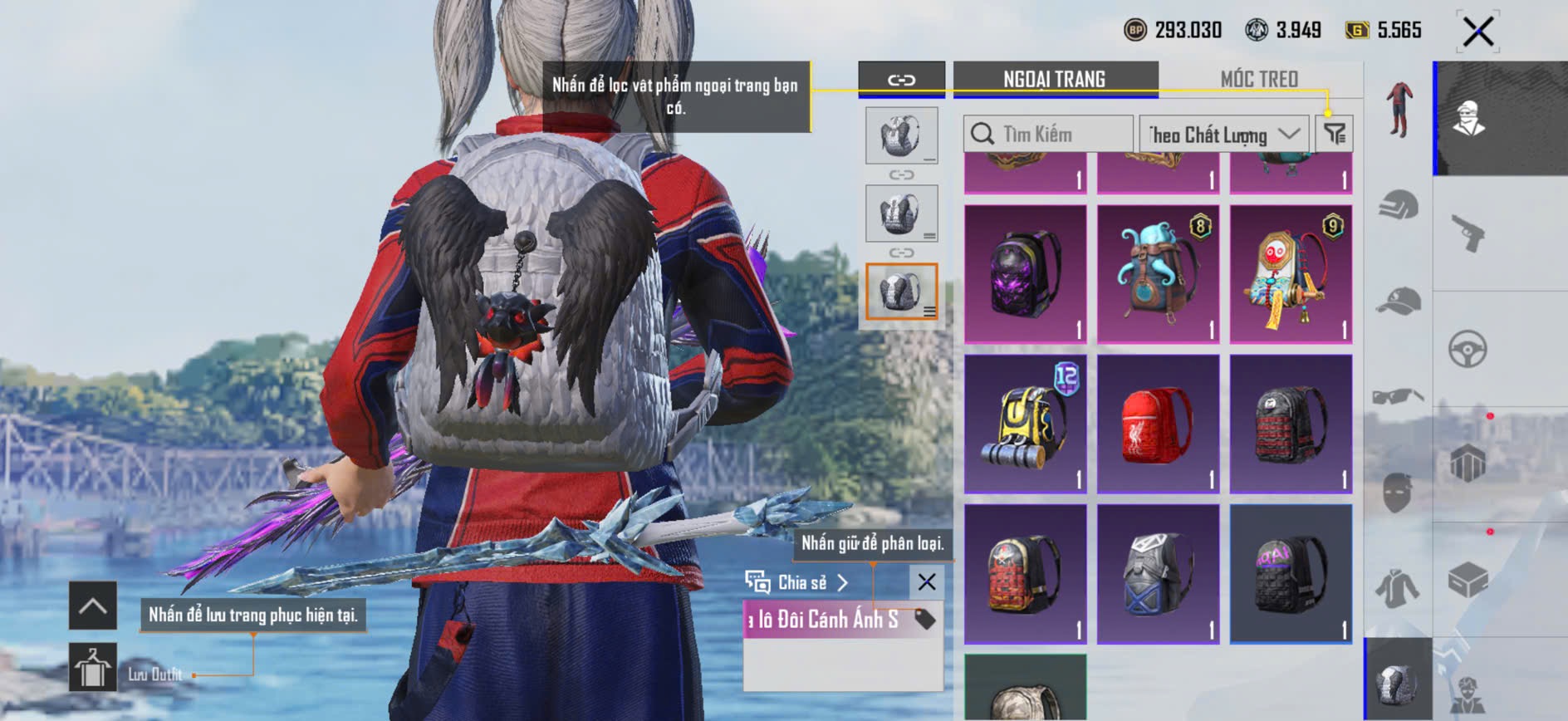This screenshot has height=721, width=1568.
Task: Close the inventory screen with the X
Action: (x=1478, y=32)
